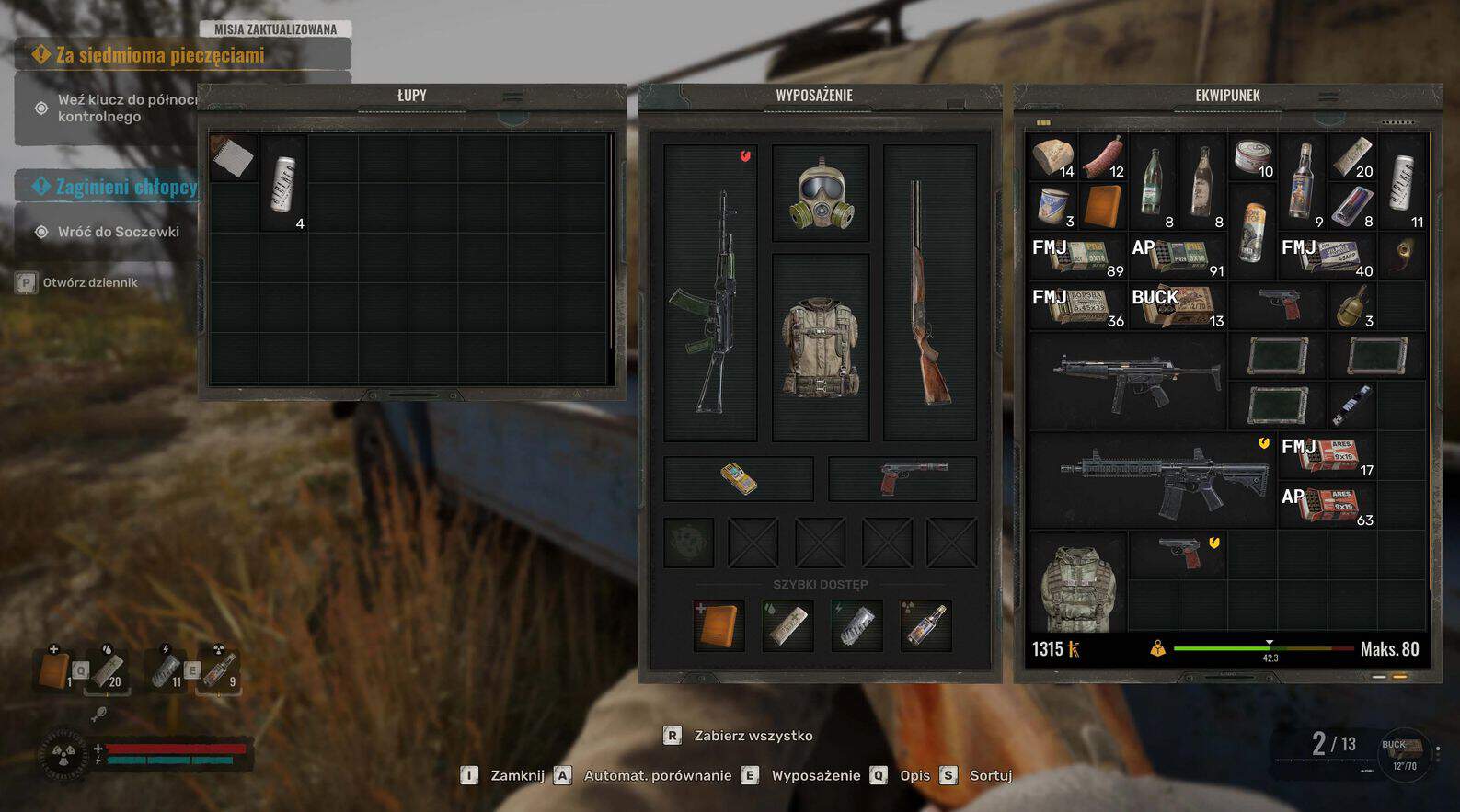Screen dimensions: 1460x812
Task: Pick the hand grenade stack
Action: click(1351, 306)
